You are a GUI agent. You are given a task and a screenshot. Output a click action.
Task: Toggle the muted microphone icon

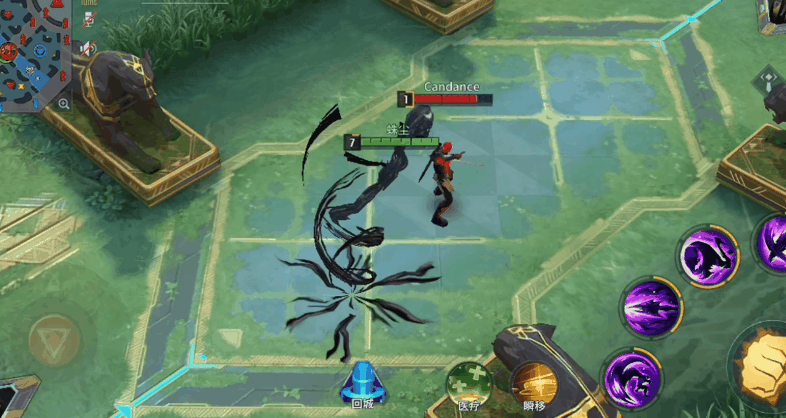[89, 19]
